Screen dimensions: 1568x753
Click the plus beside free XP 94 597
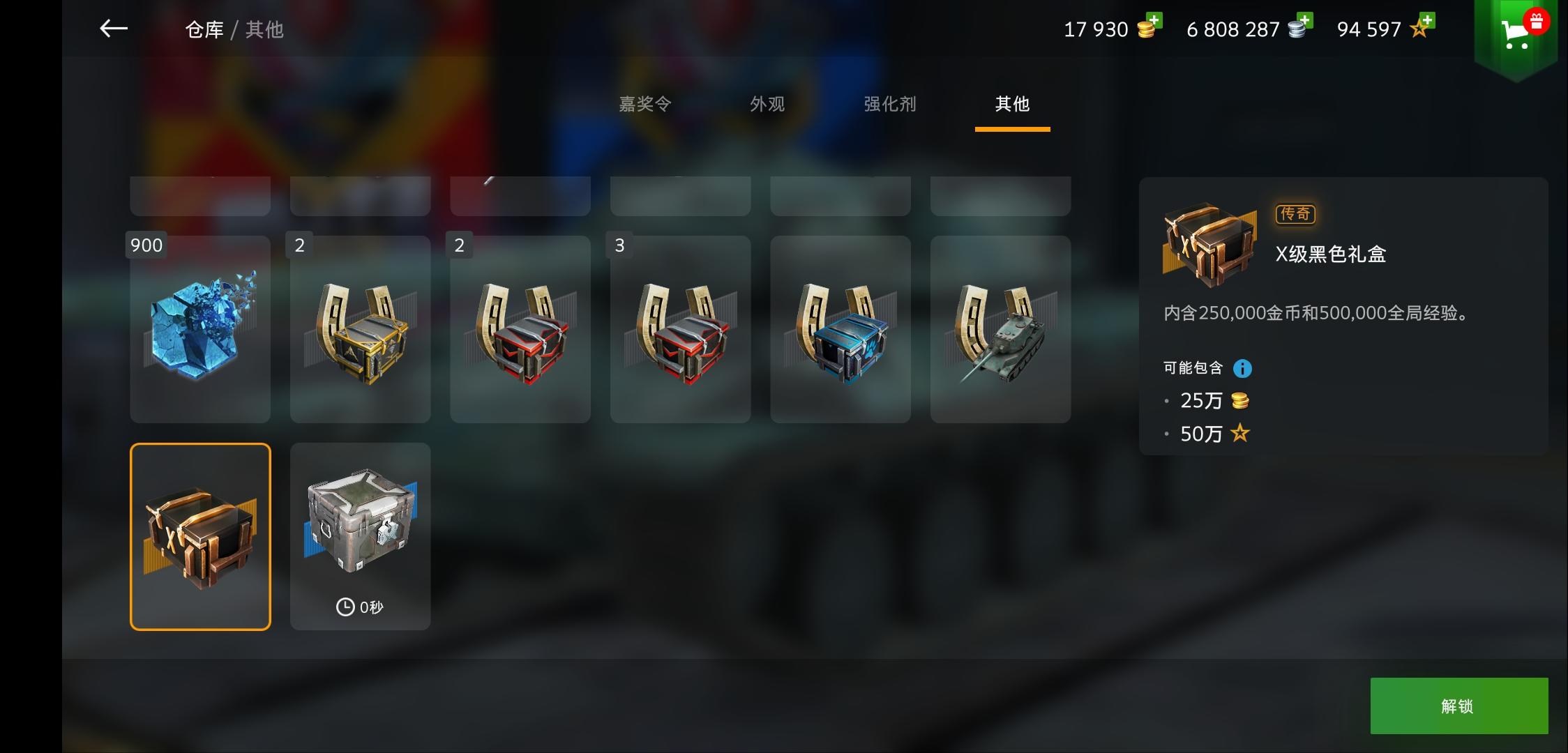click(1428, 22)
